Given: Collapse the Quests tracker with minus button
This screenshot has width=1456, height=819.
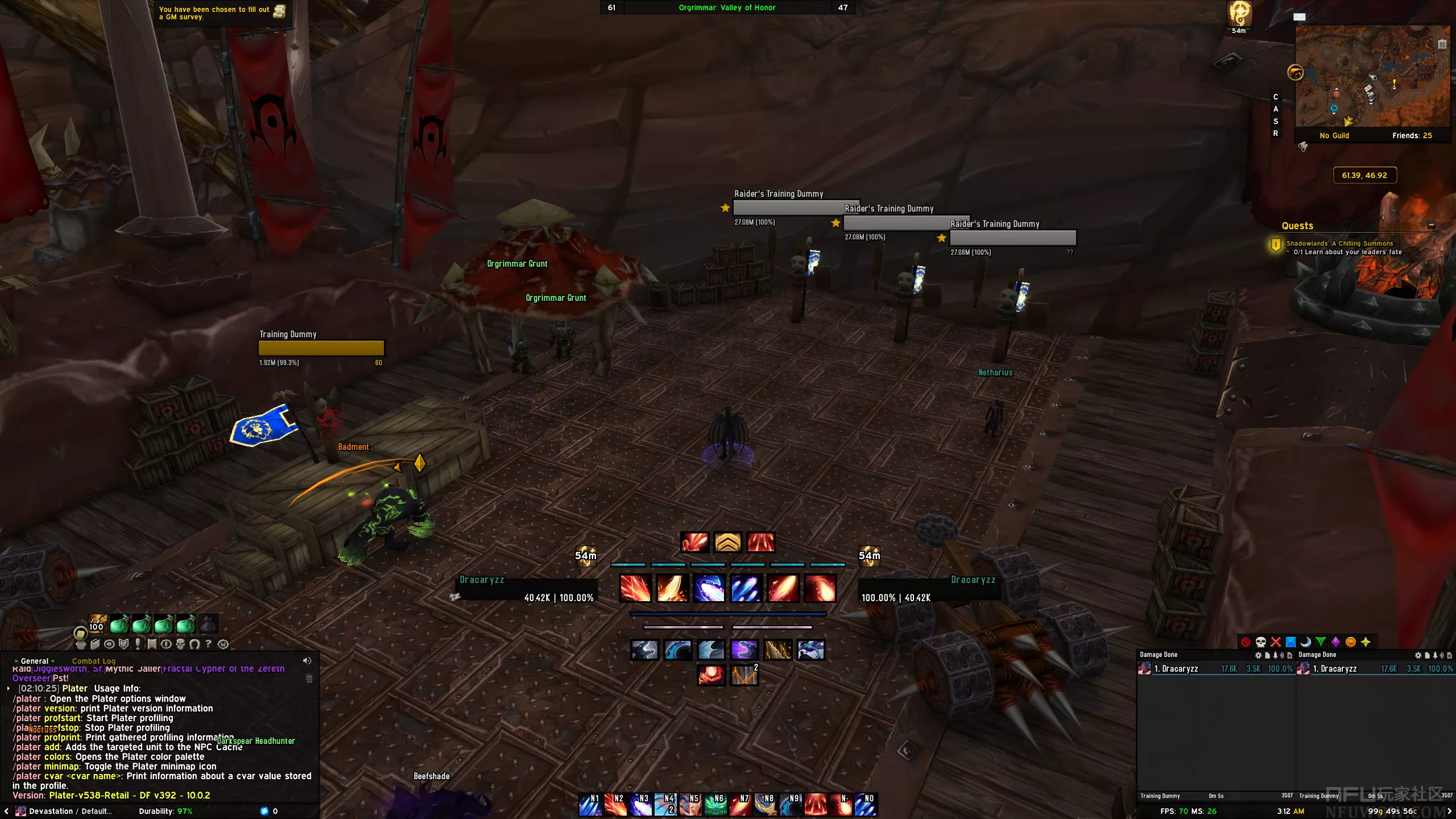Looking at the screenshot, I should click(x=1432, y=225).
